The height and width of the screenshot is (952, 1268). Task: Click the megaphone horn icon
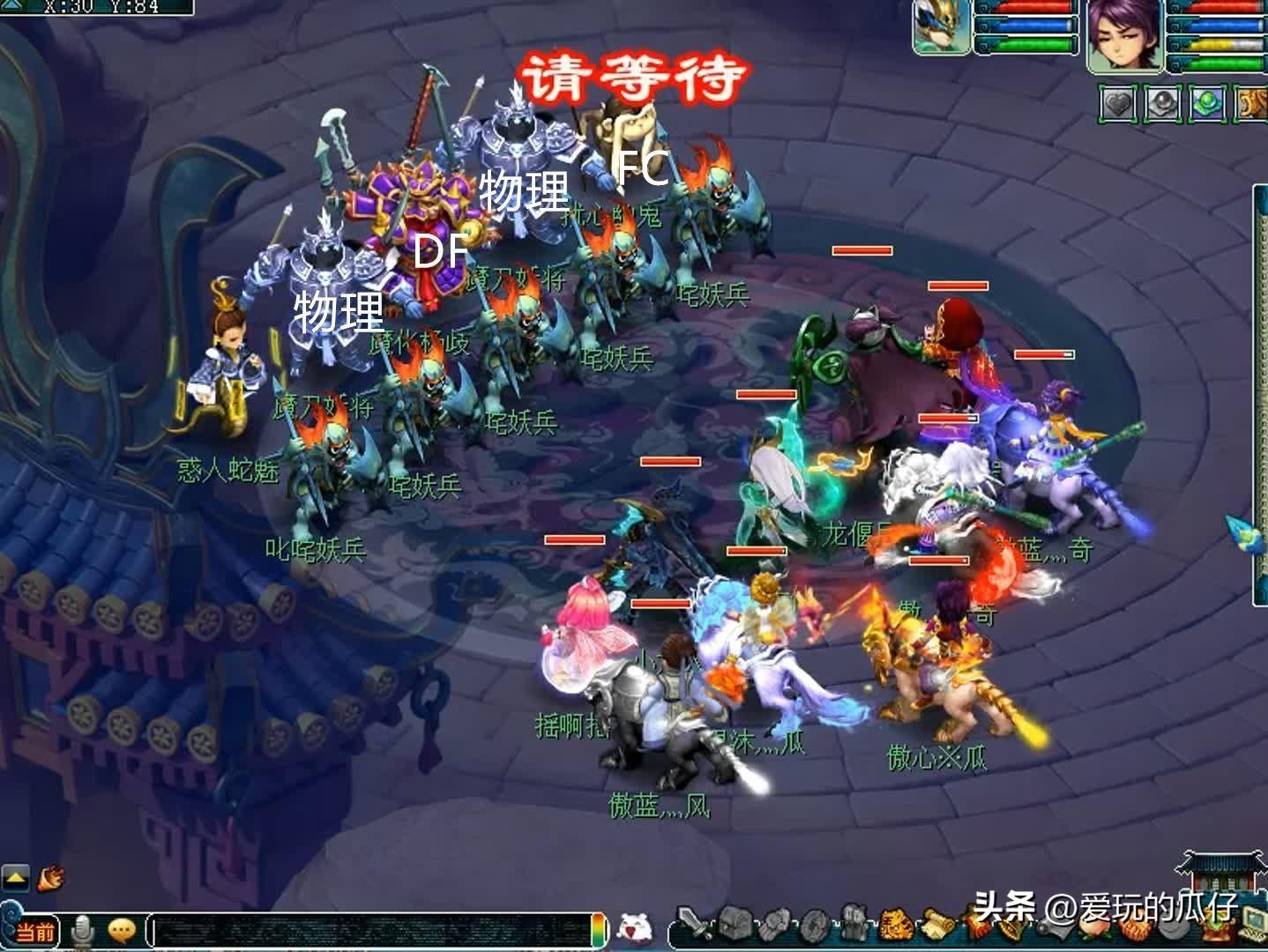tap(51, 877)
